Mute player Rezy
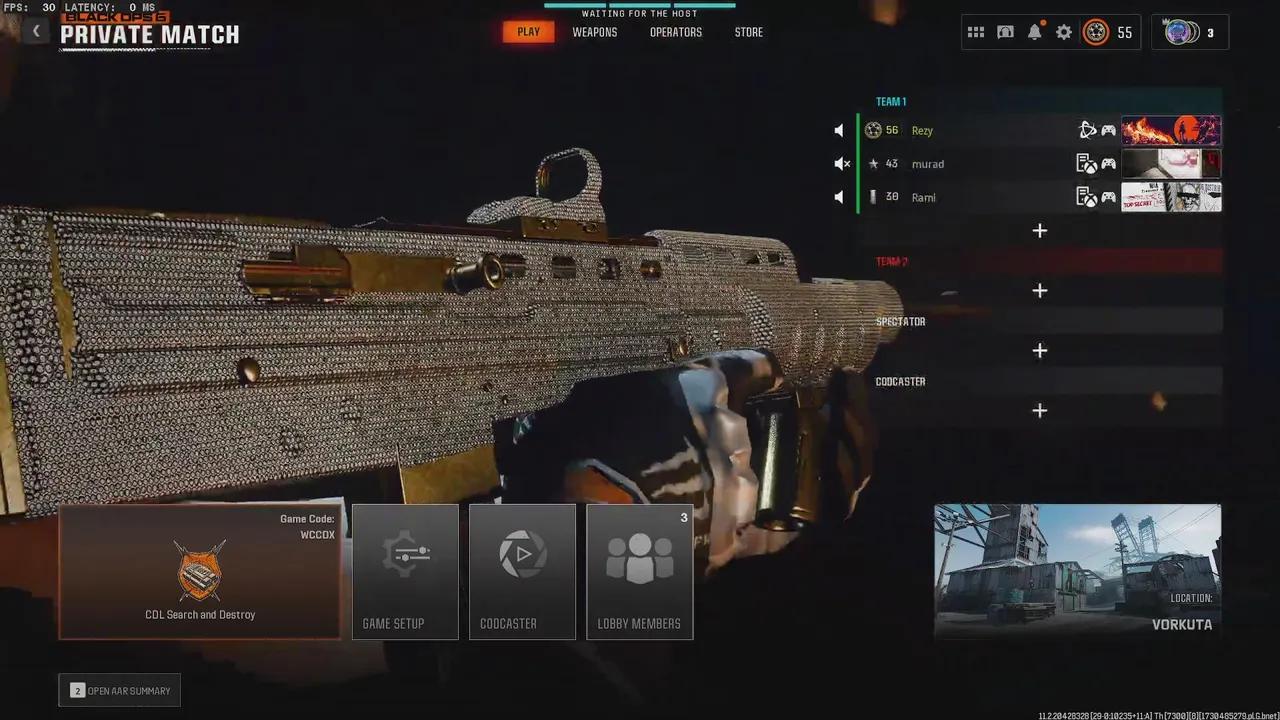Viewport: 1280px width, 720px height. point(838,130)
